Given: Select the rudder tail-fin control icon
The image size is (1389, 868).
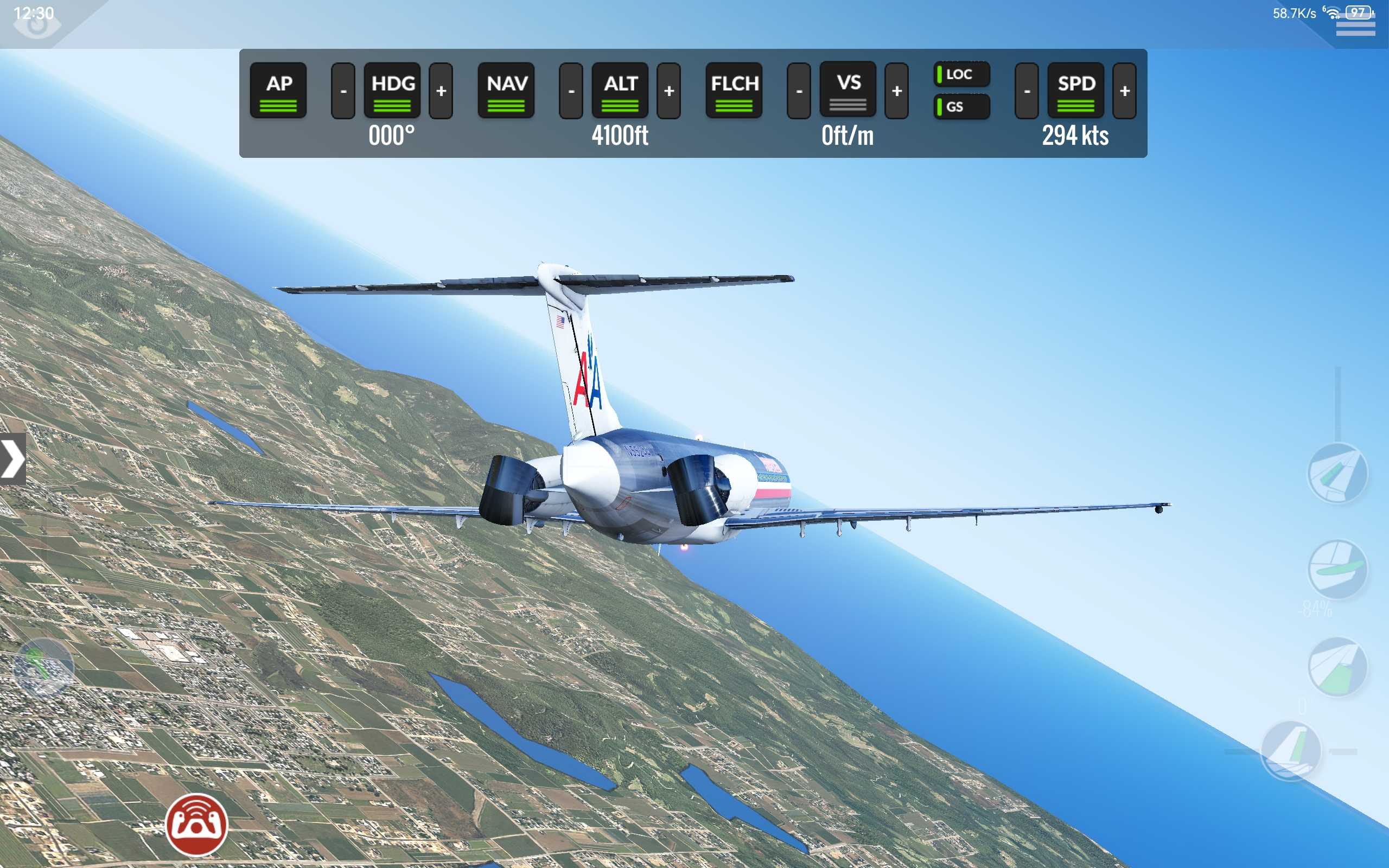Looking at the screenshot, I should click(1291, 750).
